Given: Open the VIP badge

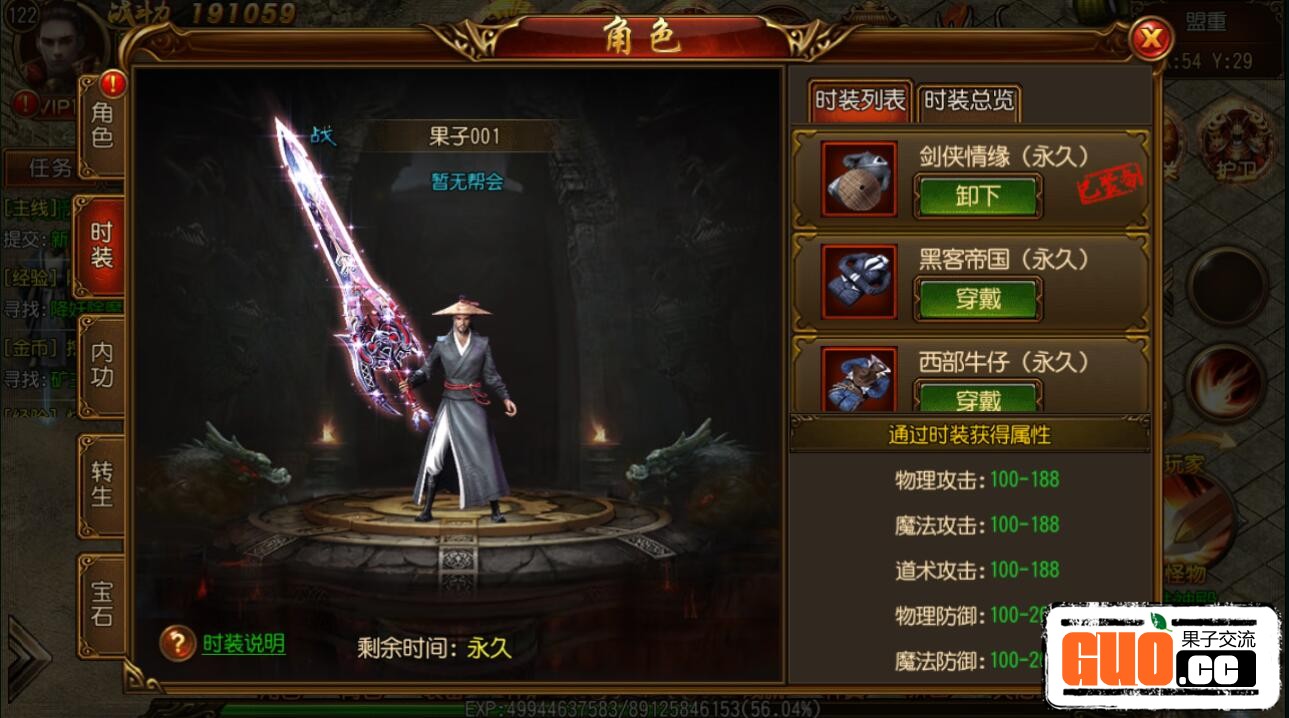Looking at the screenshot, I should tap(50, 104).
